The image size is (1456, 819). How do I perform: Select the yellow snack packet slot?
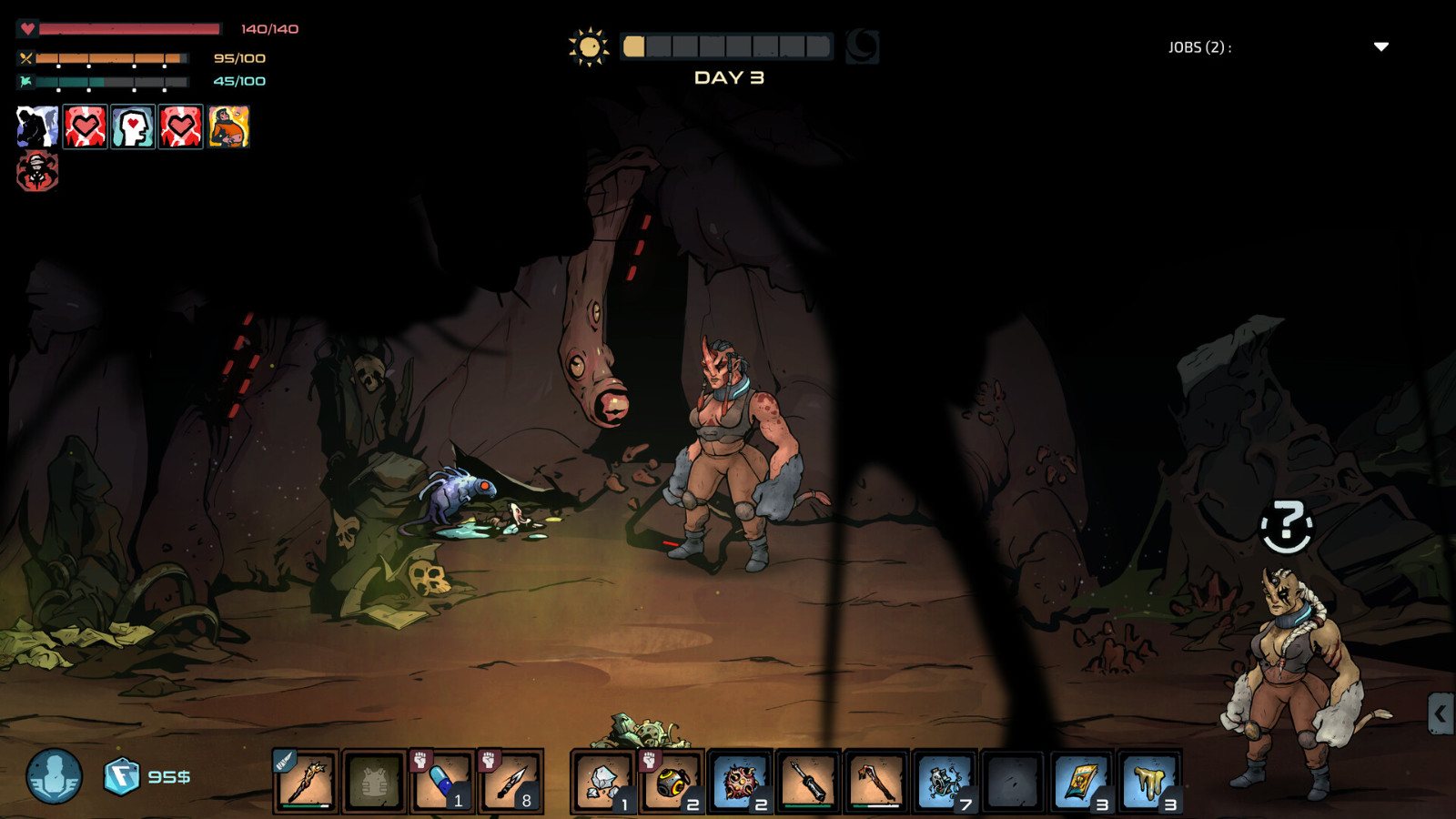pyautogui.click(x=1081, y=781)
